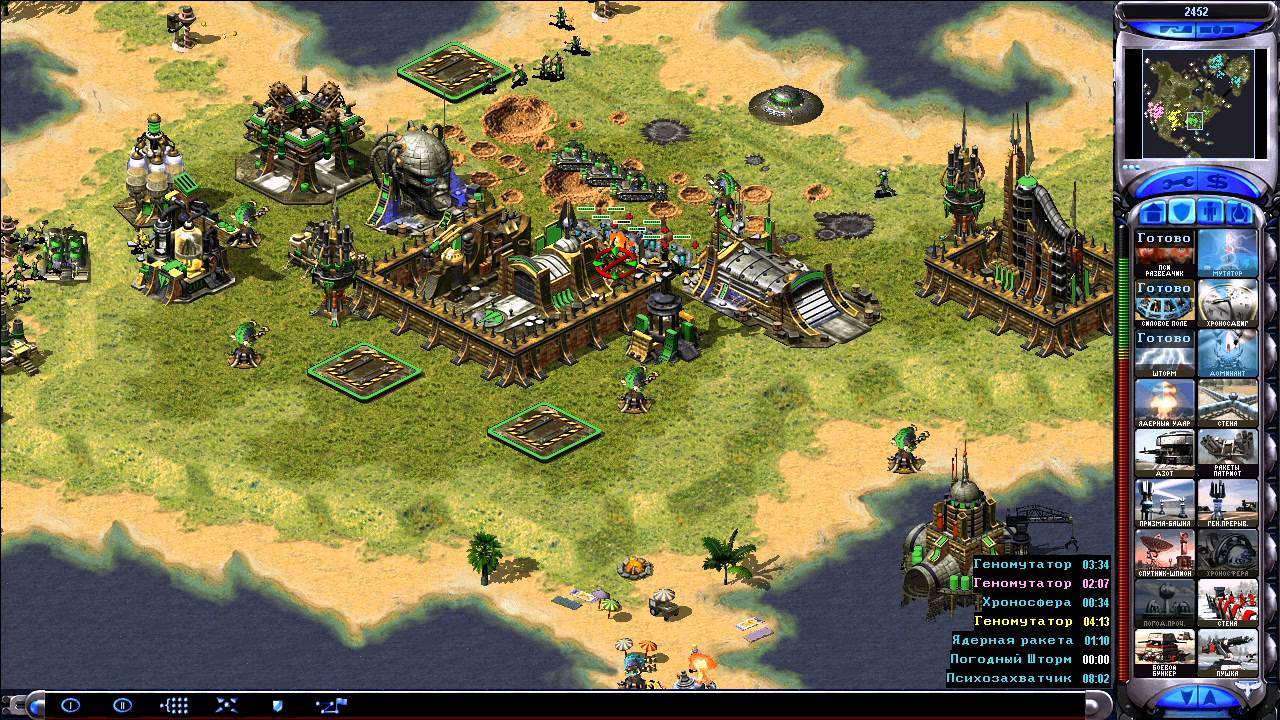Viewport: 1280px width, 720px height.
Task: Build the Пушка cannon icon
Action: (x=1228, y=655)
